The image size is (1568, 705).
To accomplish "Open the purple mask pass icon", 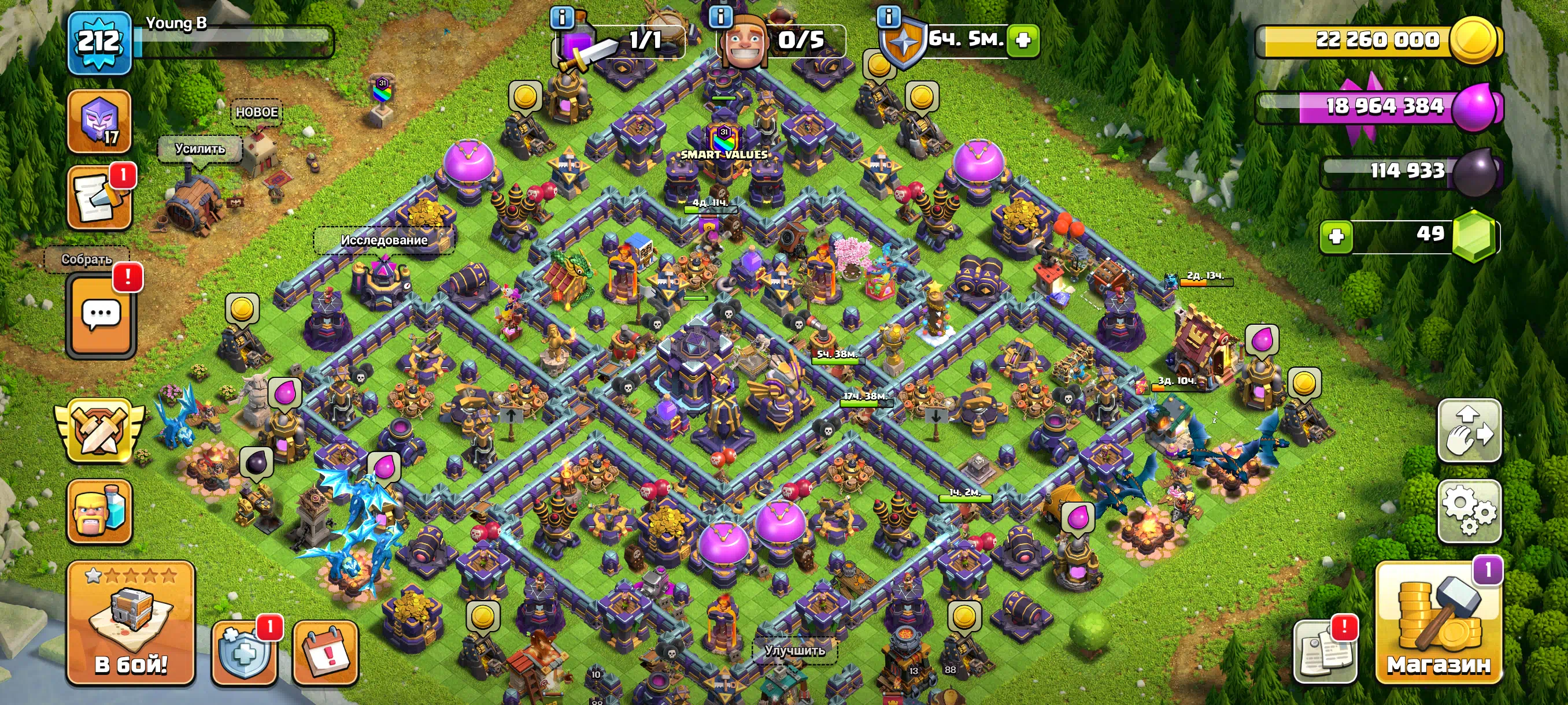I will click(99, 121).
